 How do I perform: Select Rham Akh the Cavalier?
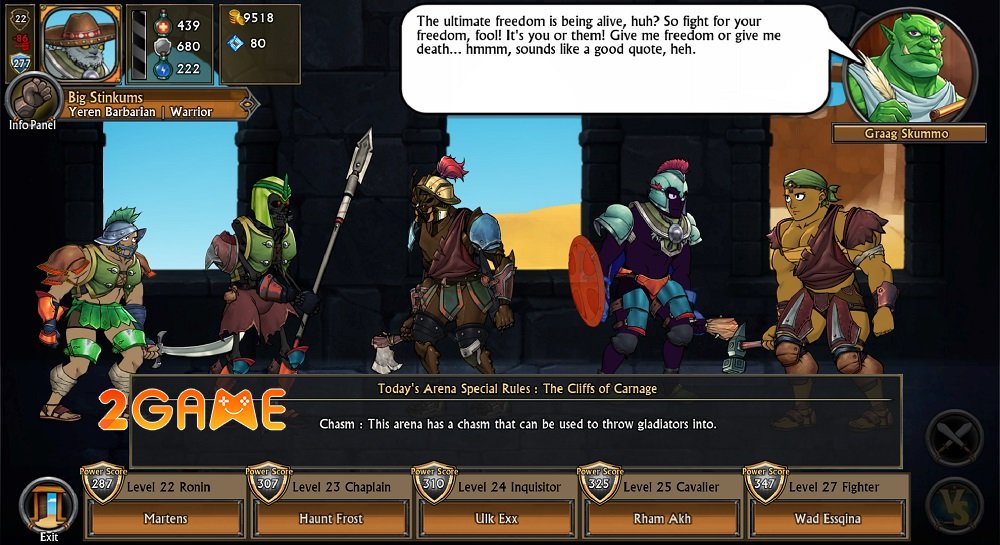pyautogui.click(x=661, y=518)
